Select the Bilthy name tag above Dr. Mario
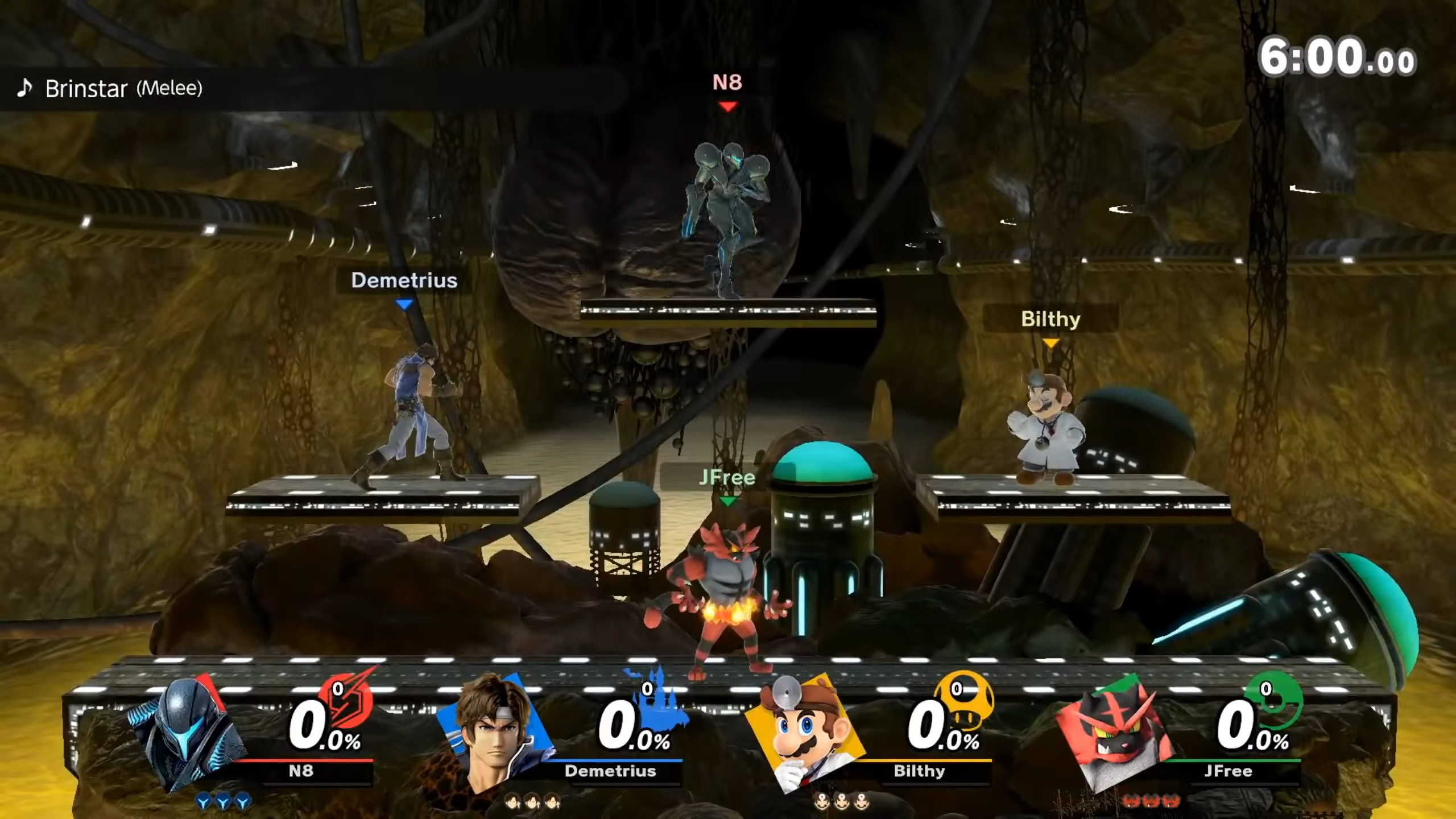The width and height of the screenshot is (1456, 819). (x=1050, y=319)
